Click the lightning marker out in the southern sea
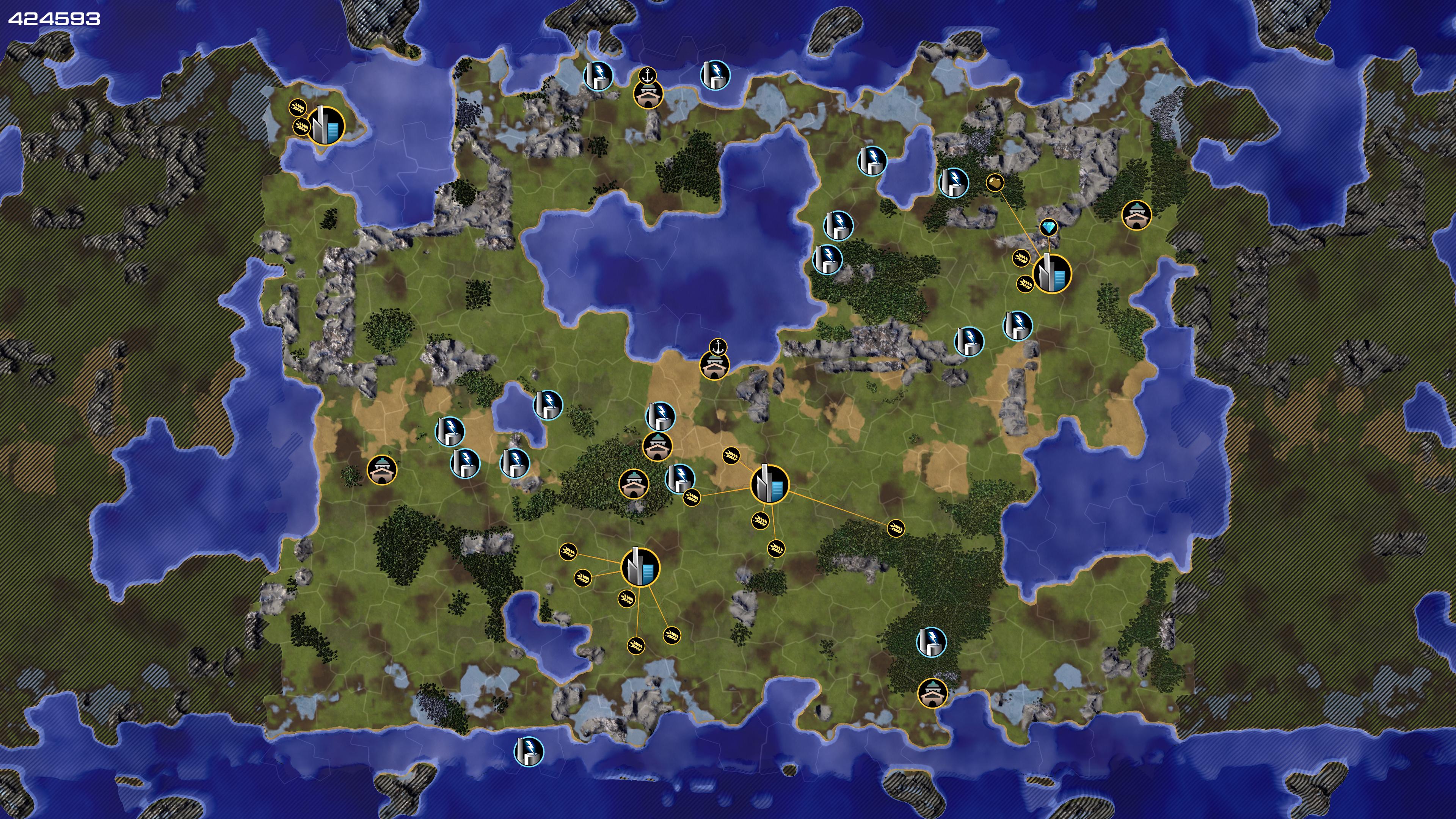This screenshot has width=1456, height=819. coord(529,751)
